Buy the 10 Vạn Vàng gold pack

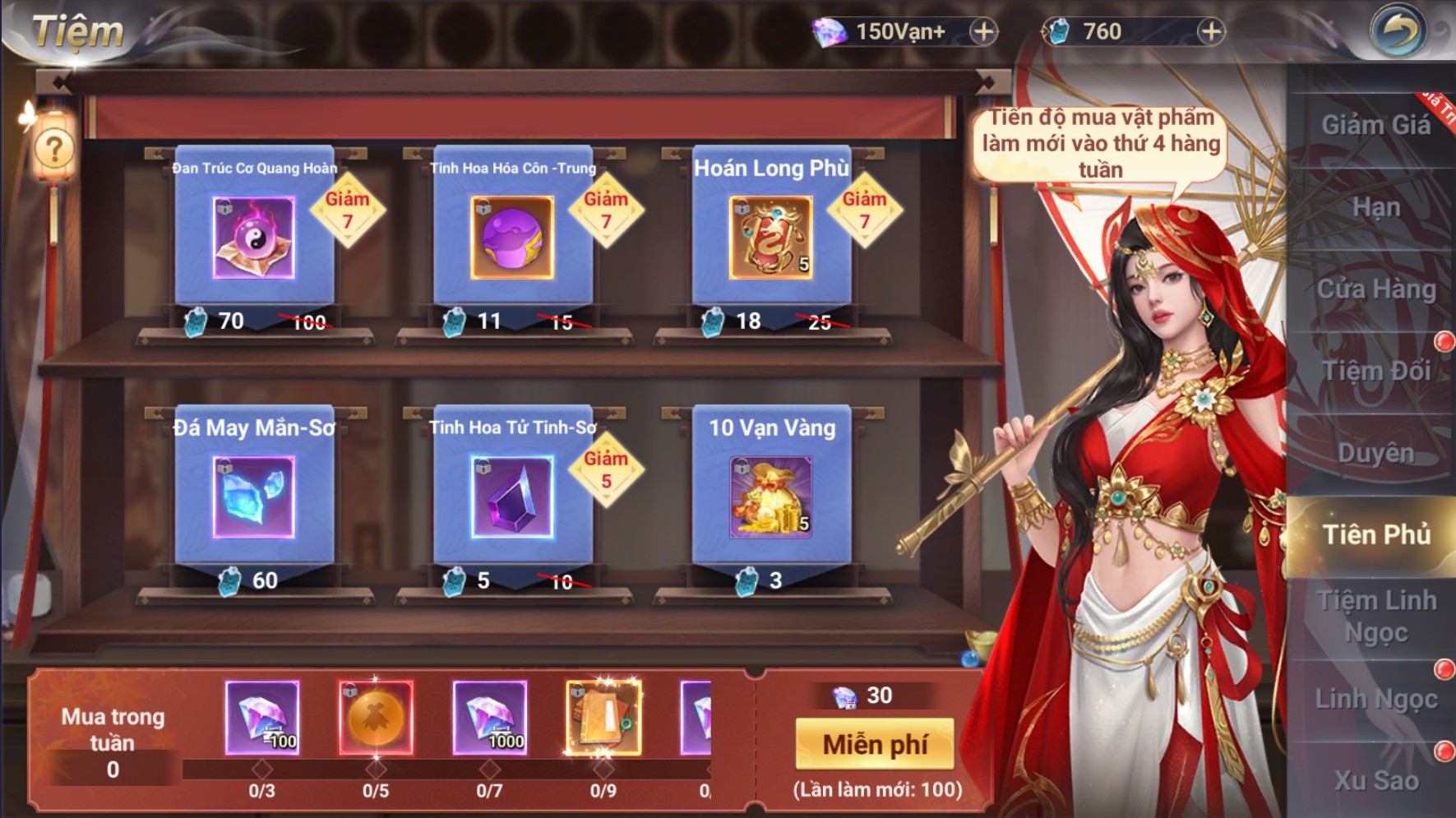(x=771, y=497)
